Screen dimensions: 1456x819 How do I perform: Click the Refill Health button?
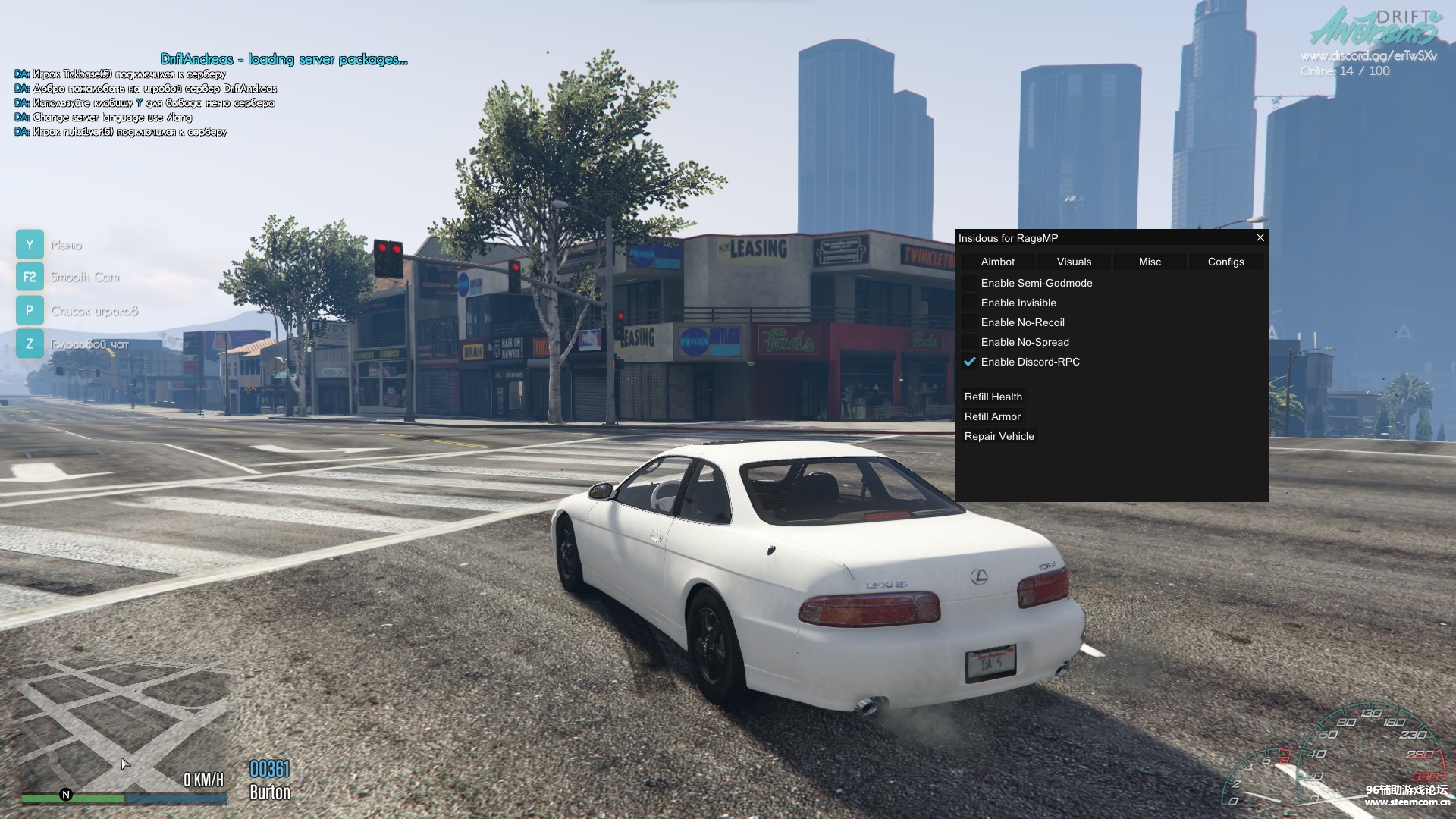pyautogui.click(x=993, y=397)
